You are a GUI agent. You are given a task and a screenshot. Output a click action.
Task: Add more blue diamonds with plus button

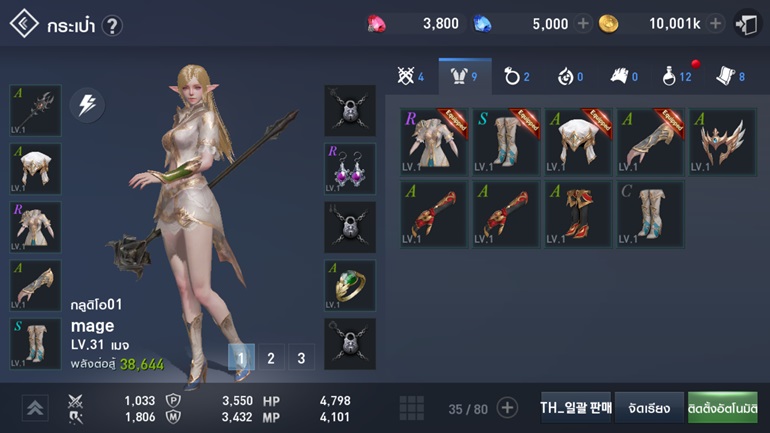pos(583,24)
